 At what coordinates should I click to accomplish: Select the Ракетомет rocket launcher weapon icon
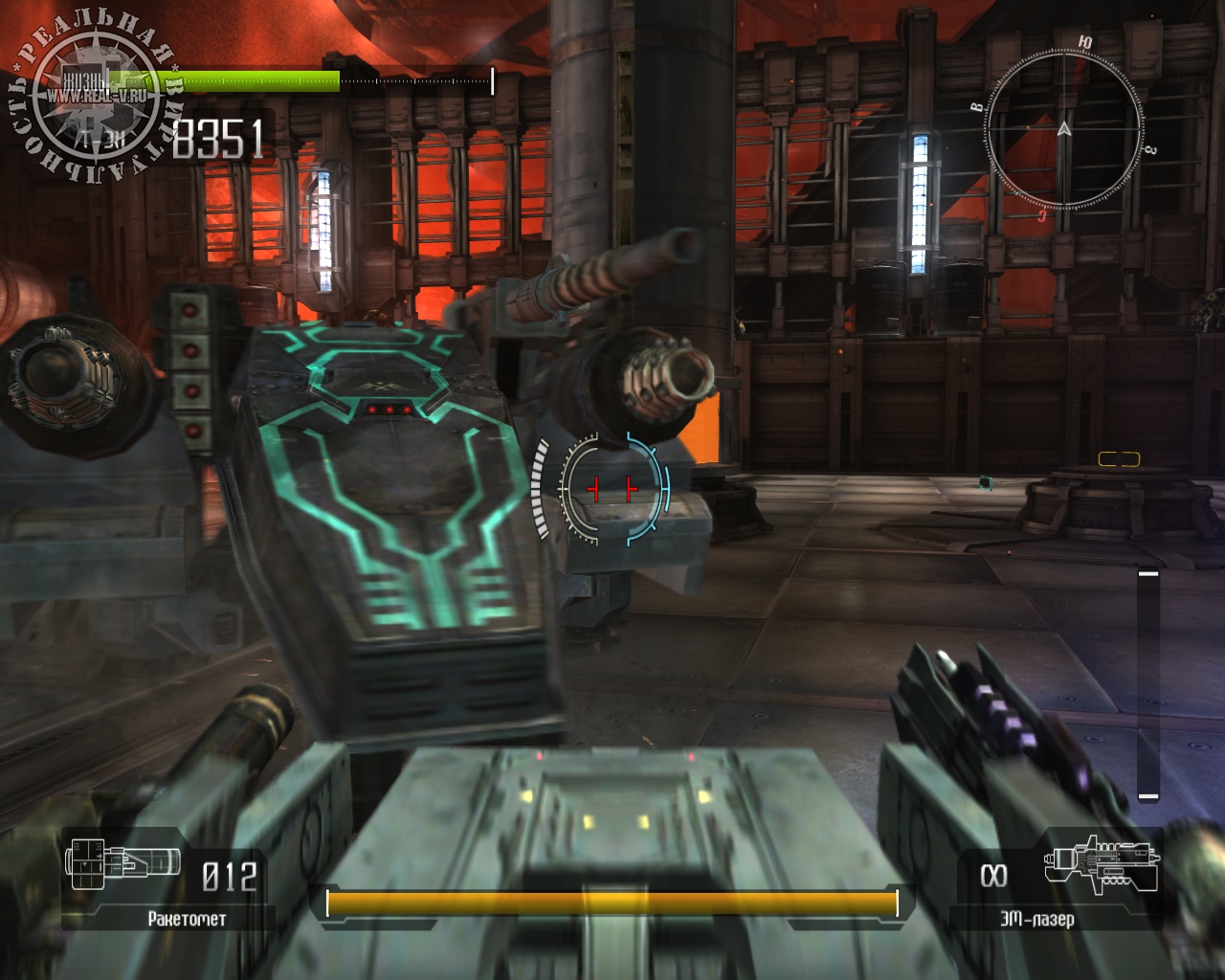(122, 861)
